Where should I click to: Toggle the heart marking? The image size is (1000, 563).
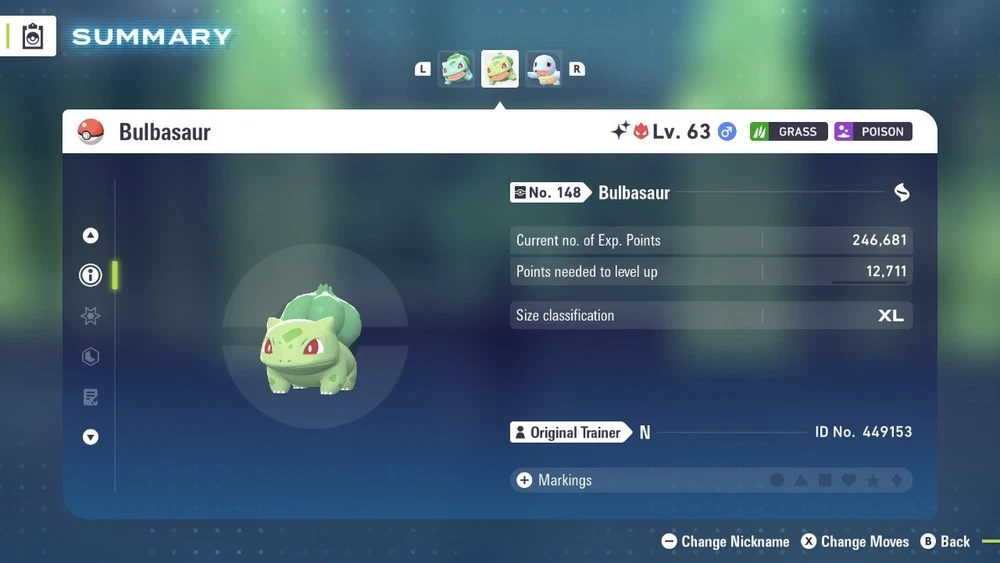point(849,481)
